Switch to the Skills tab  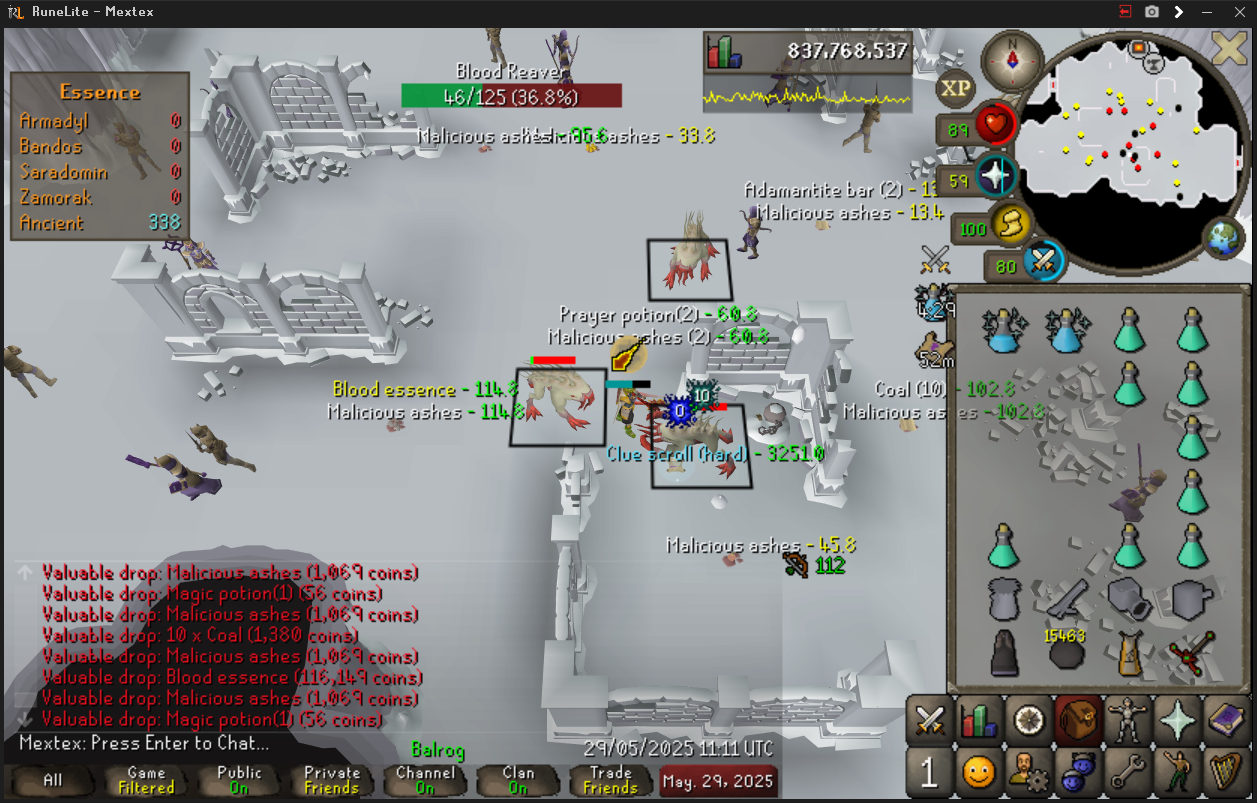[x=980, y=720]
